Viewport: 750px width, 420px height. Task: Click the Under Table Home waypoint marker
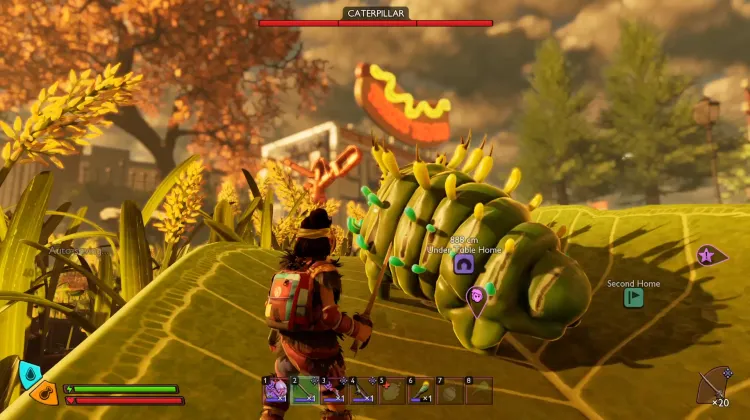(464, 264)
